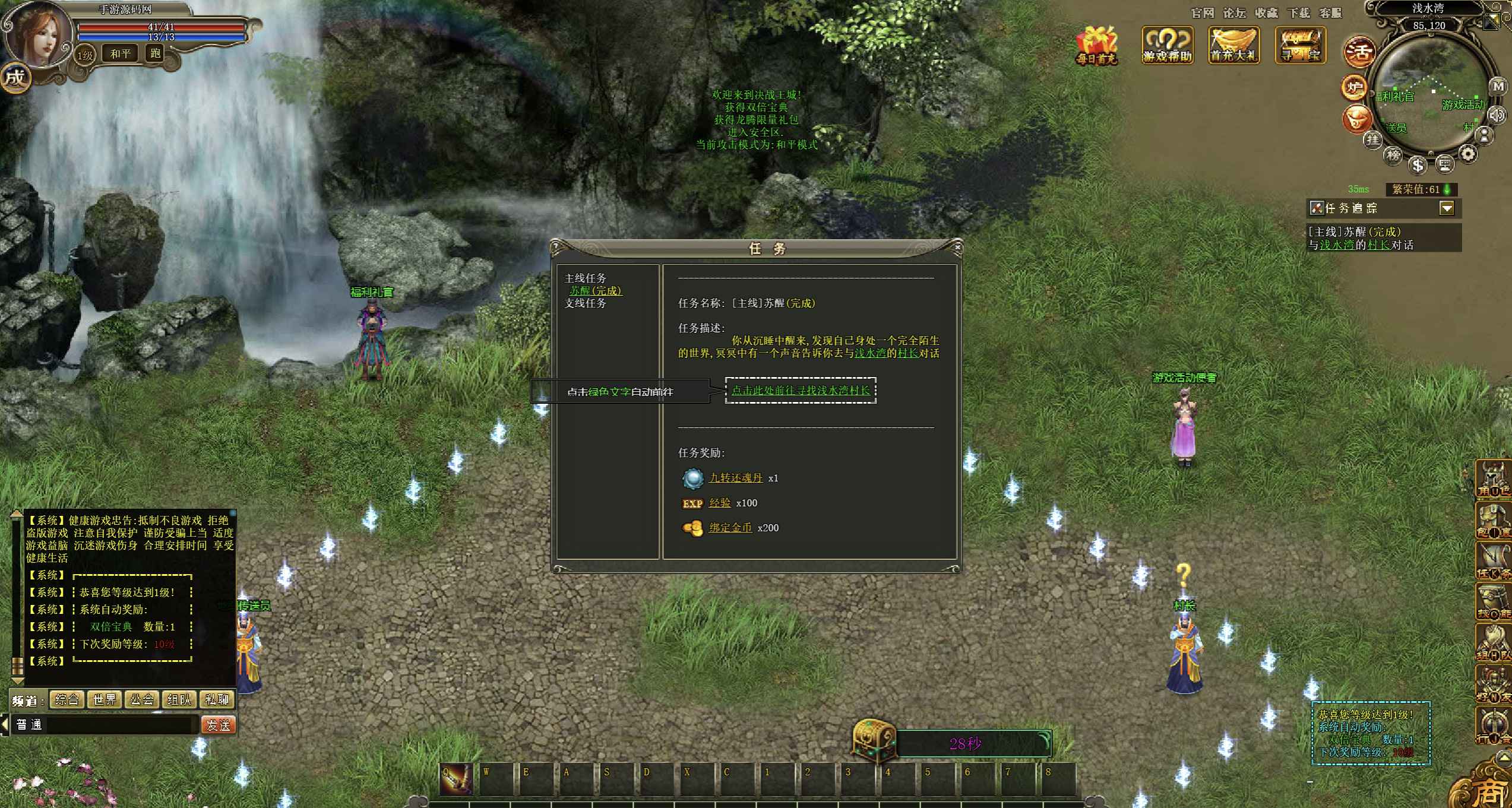Open the 九转还魂丹 reward link

[x=735, y=478]
